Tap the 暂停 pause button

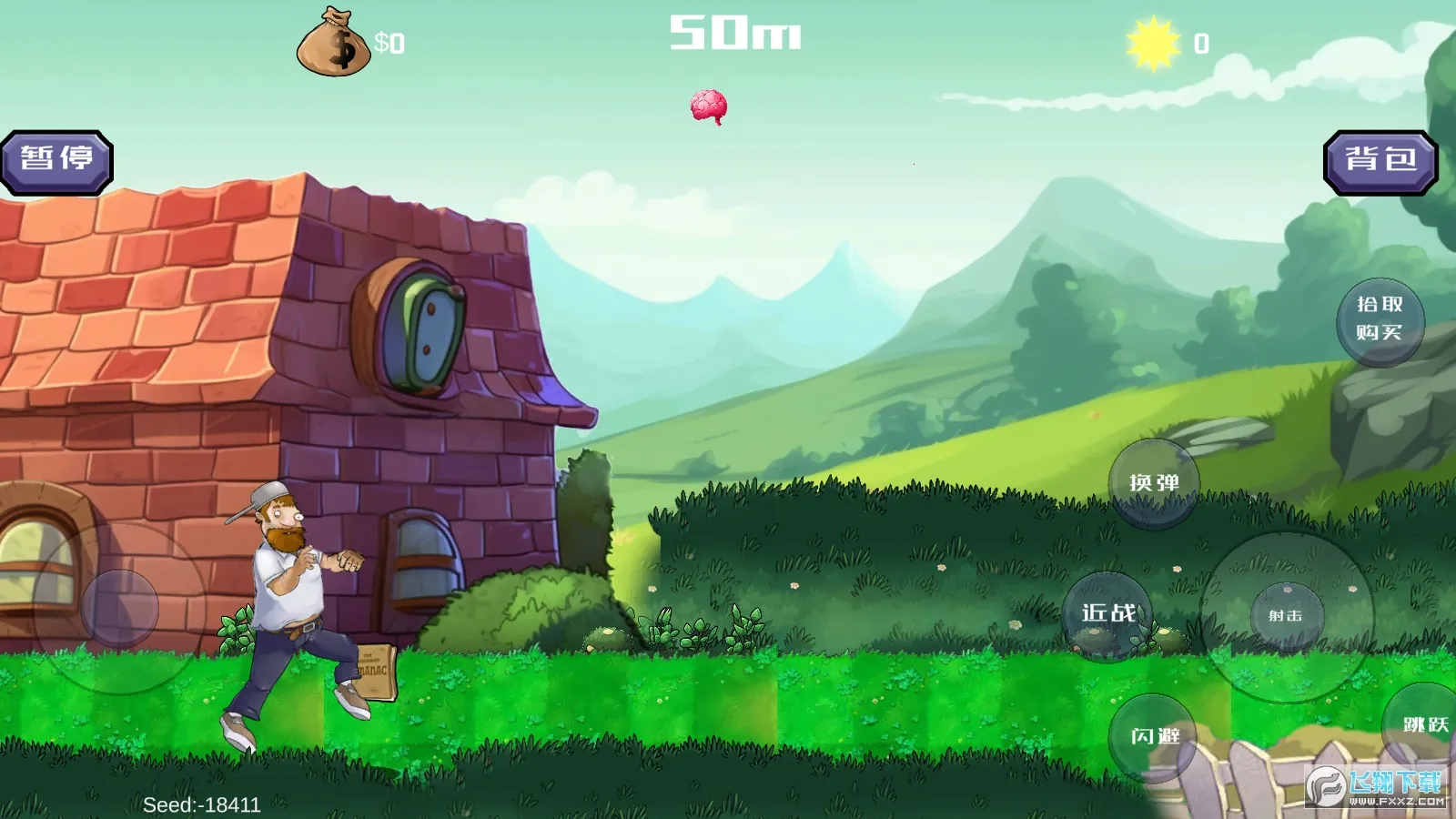(x=56, y=162)
